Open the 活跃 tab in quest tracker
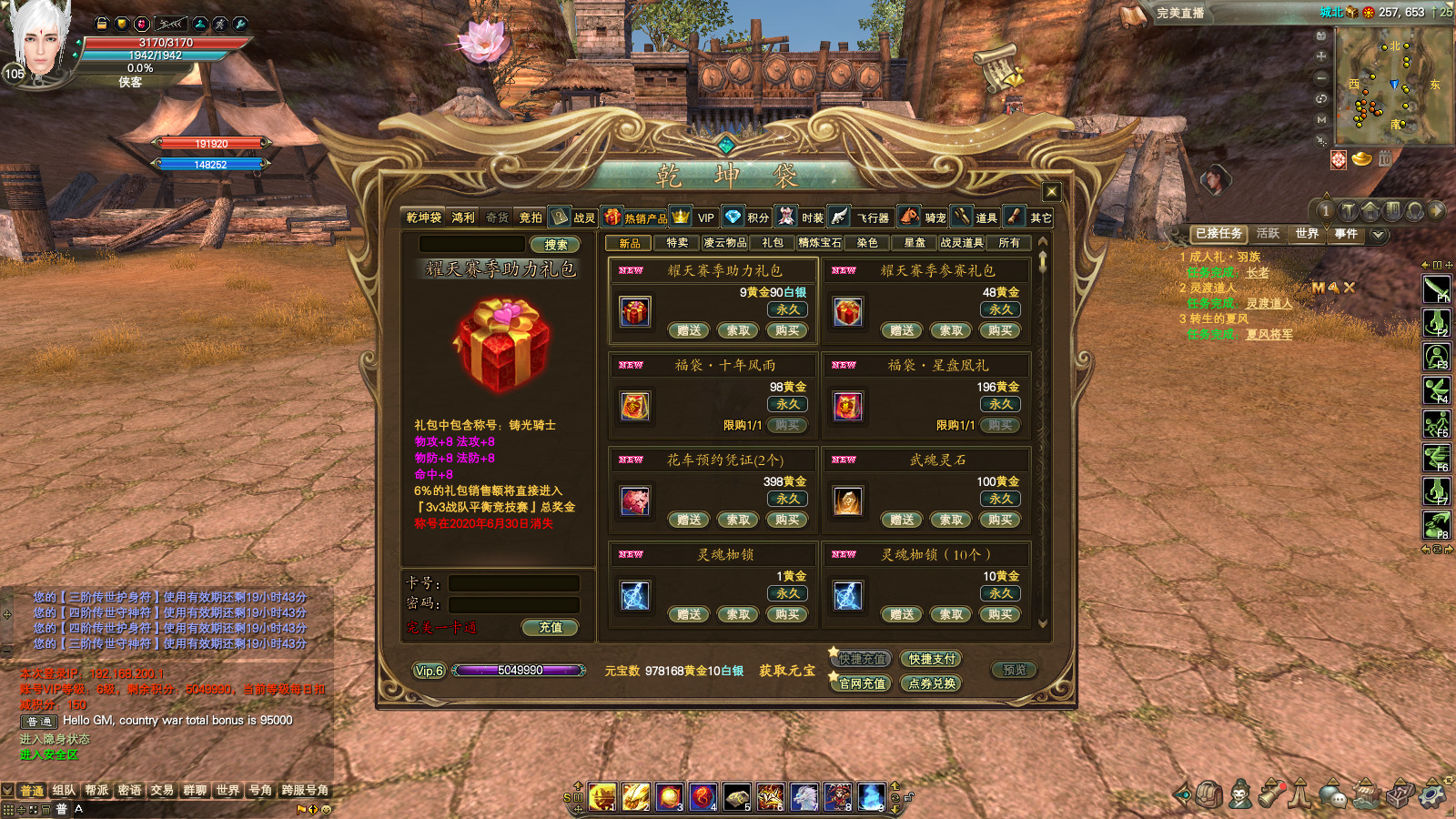The image size is (1456, 819). click(x=1268, y=234)
